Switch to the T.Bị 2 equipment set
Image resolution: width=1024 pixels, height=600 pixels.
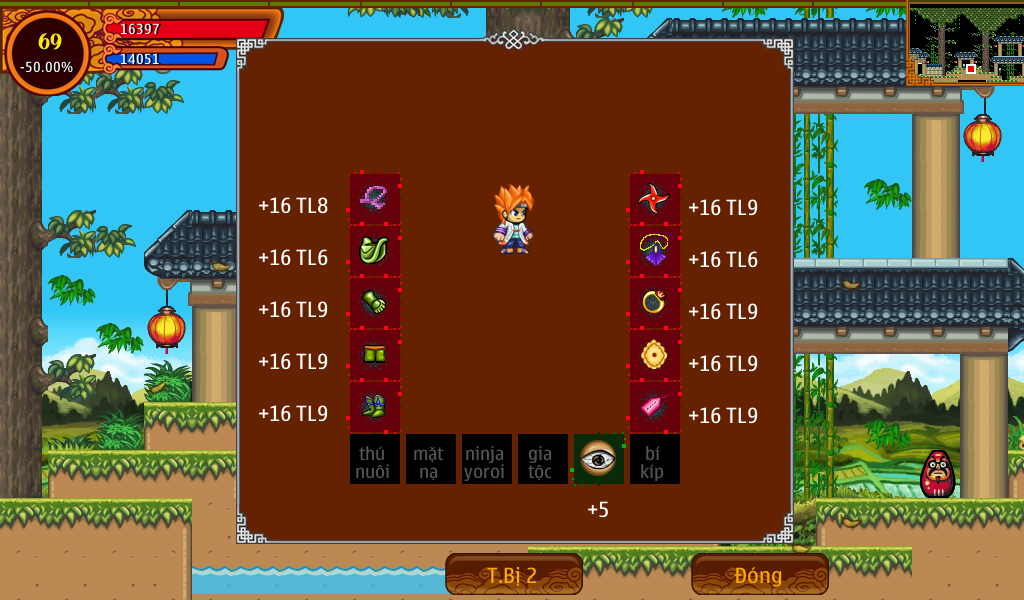pos(513,575)
